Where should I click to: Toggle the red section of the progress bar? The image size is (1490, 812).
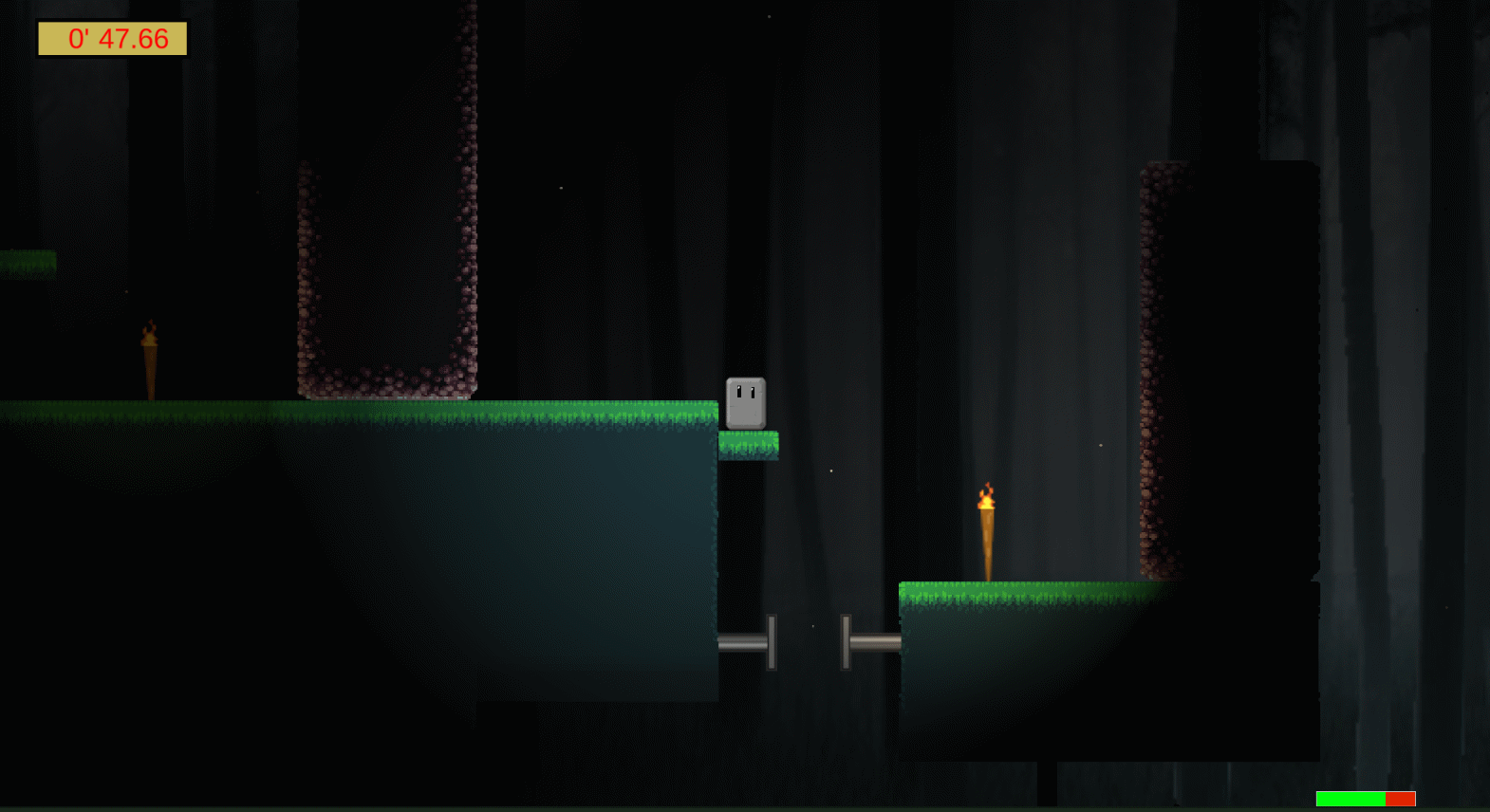[x=1400, y=799]
